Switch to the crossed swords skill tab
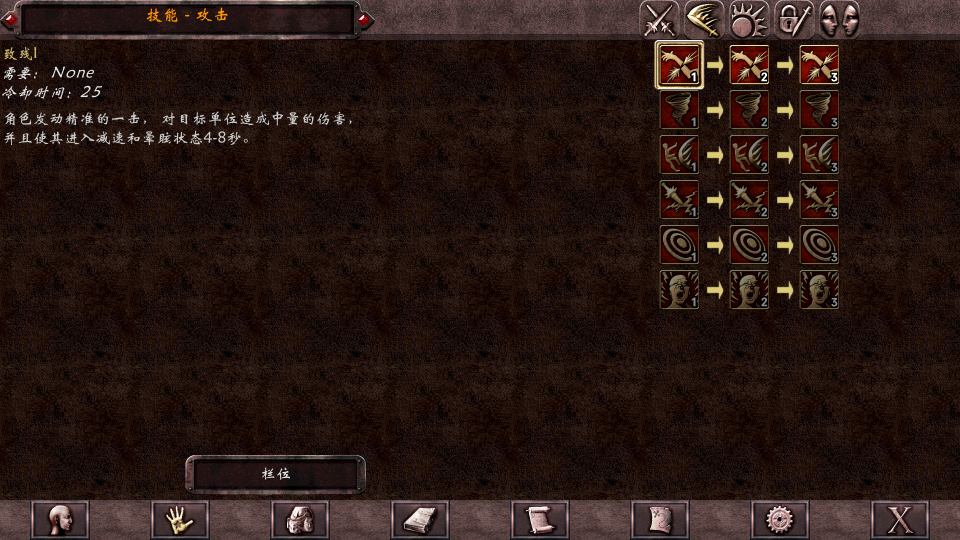The width and height of the screenshot is (960, 540). [x=659, y=20]
